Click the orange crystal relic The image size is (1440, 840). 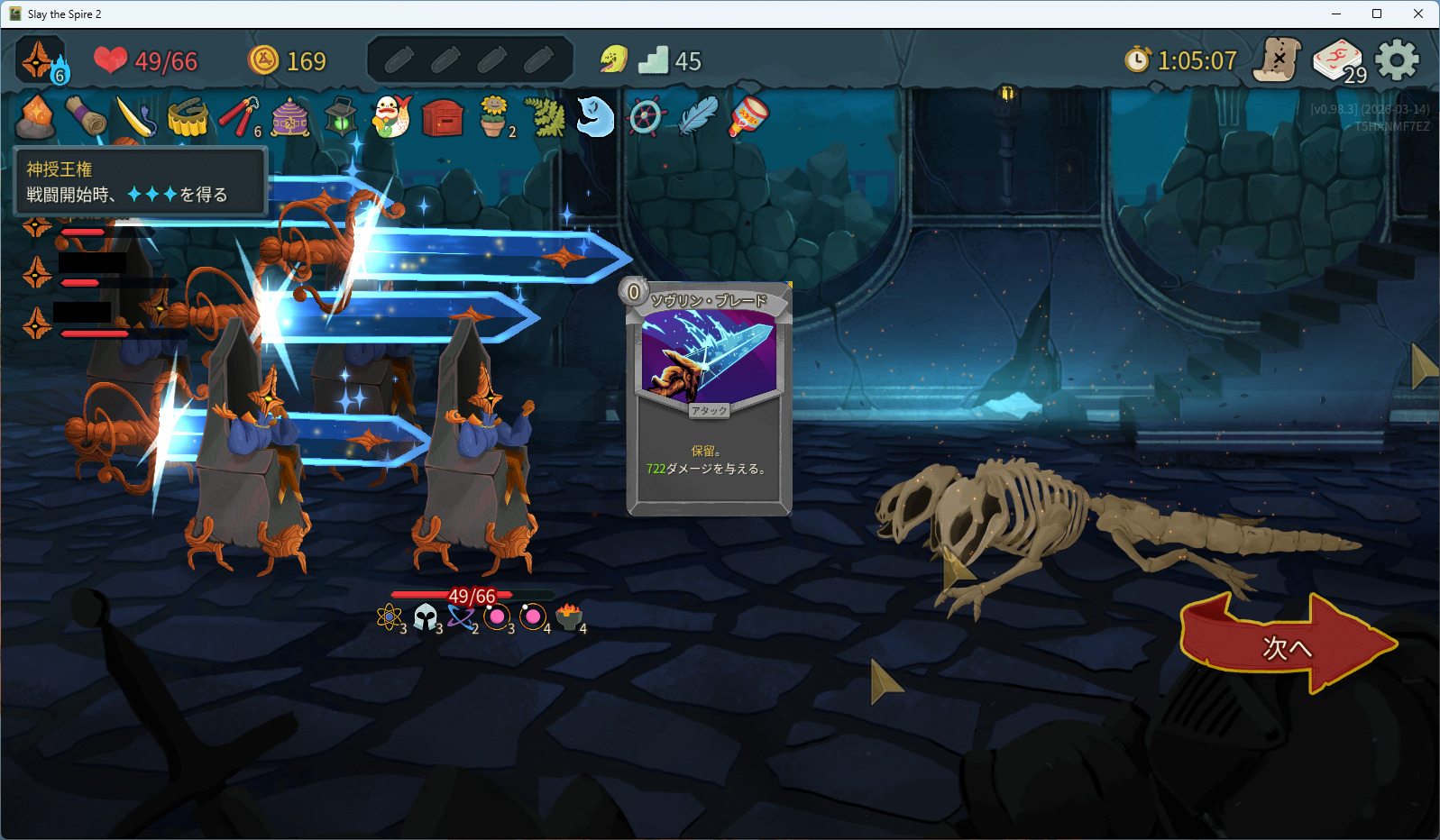(x=37, y=118)
